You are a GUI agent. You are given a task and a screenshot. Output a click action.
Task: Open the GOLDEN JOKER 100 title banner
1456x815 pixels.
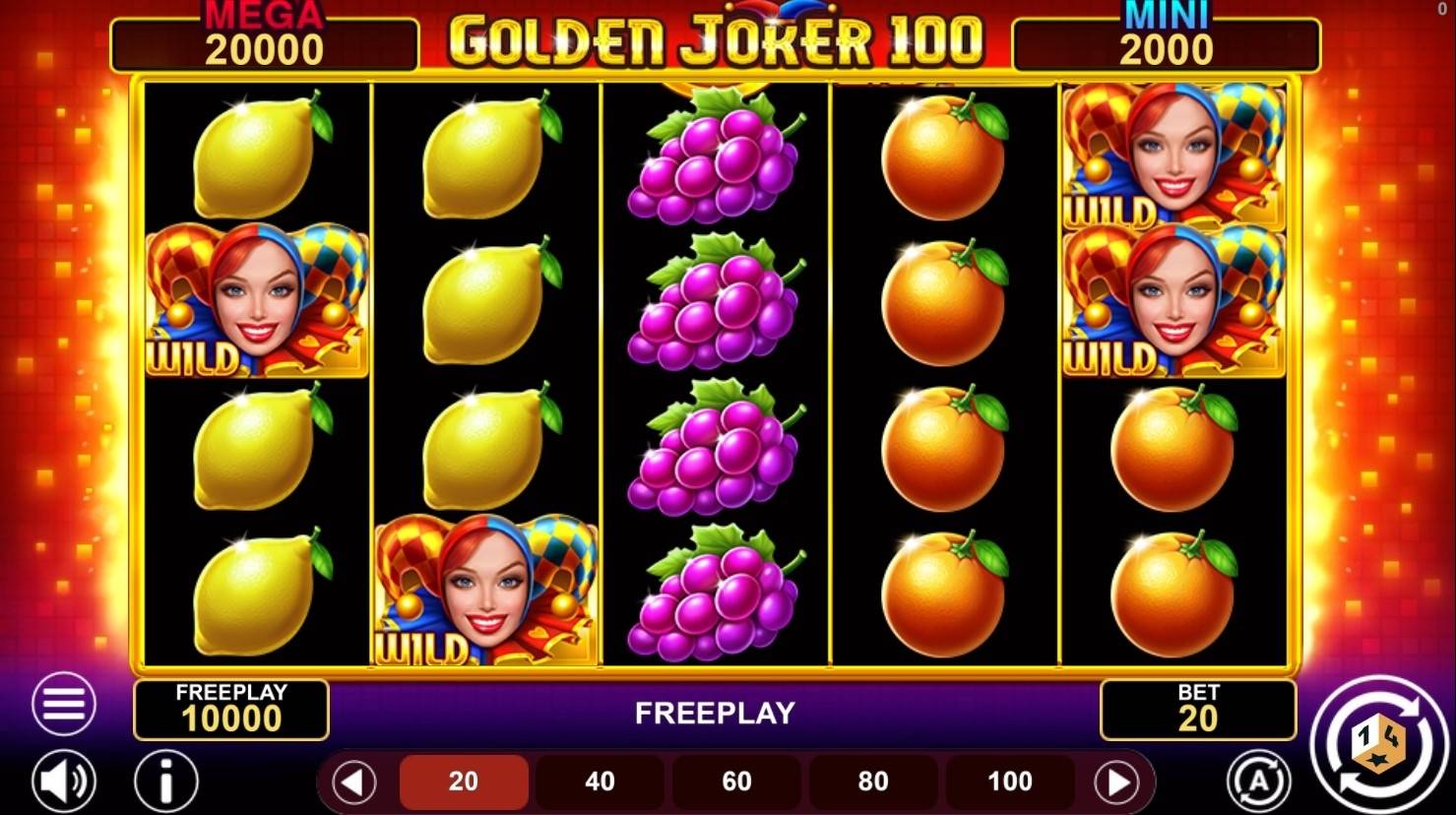717,37
